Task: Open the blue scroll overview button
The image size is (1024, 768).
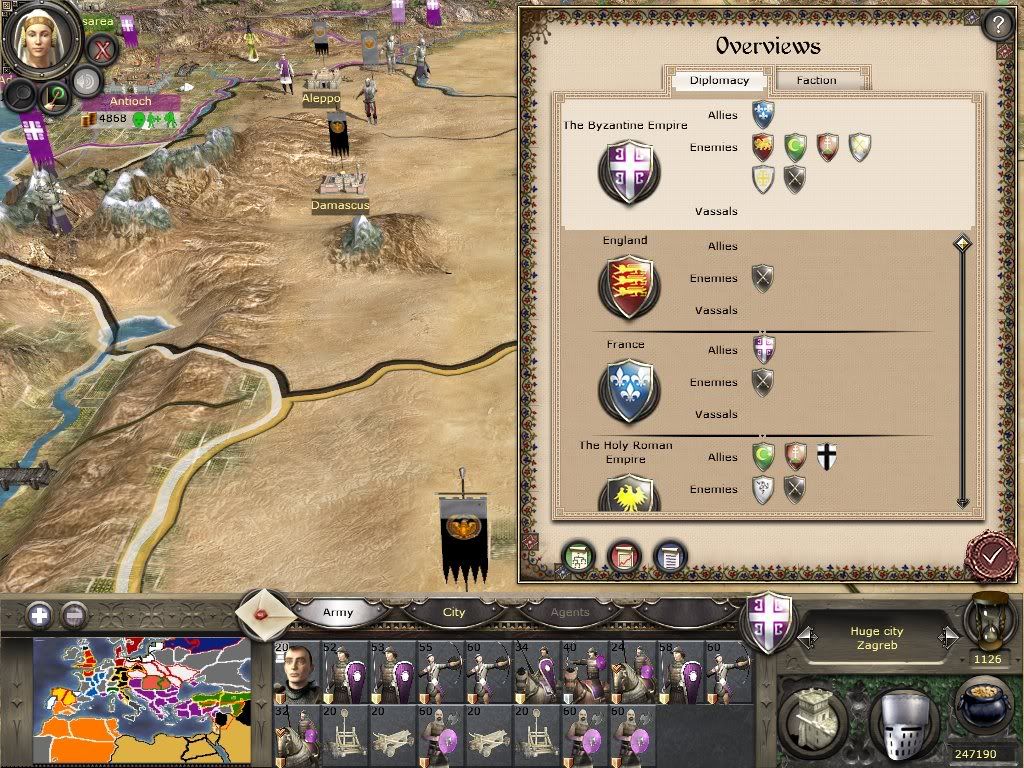Action: (x=669, y=558)
